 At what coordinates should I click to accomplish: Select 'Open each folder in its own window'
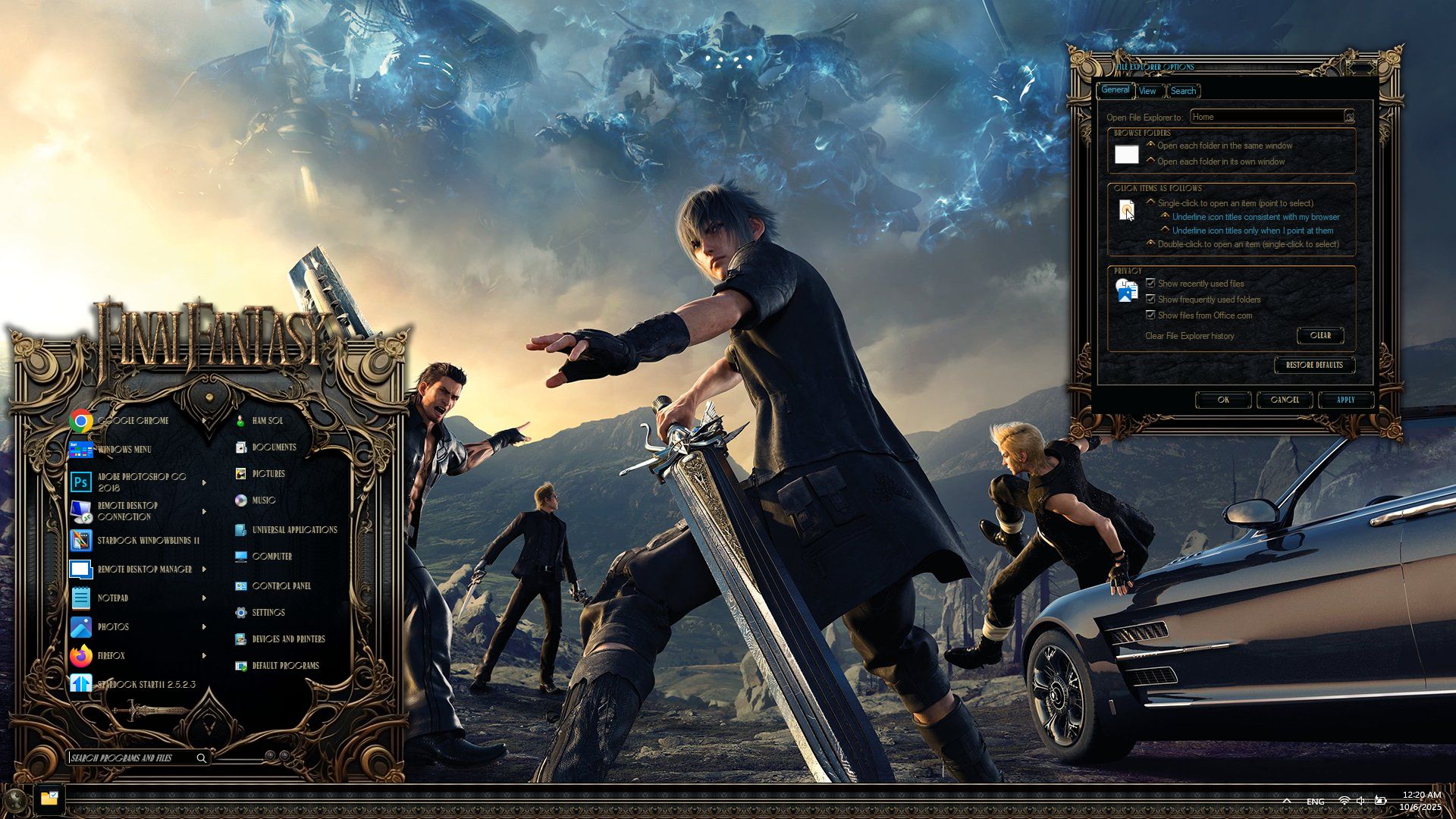click(1151, 161)
